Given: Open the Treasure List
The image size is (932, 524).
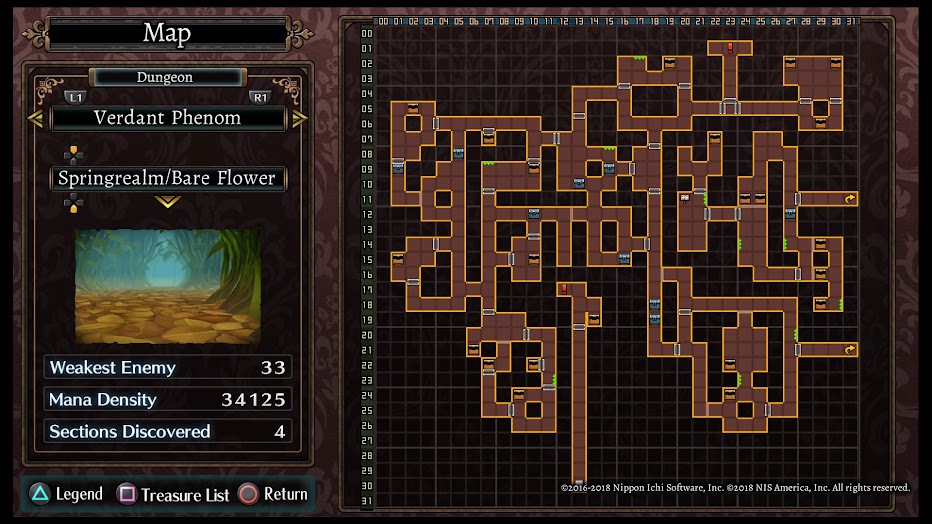Looking at the screenshot, I should pos(174,494).
